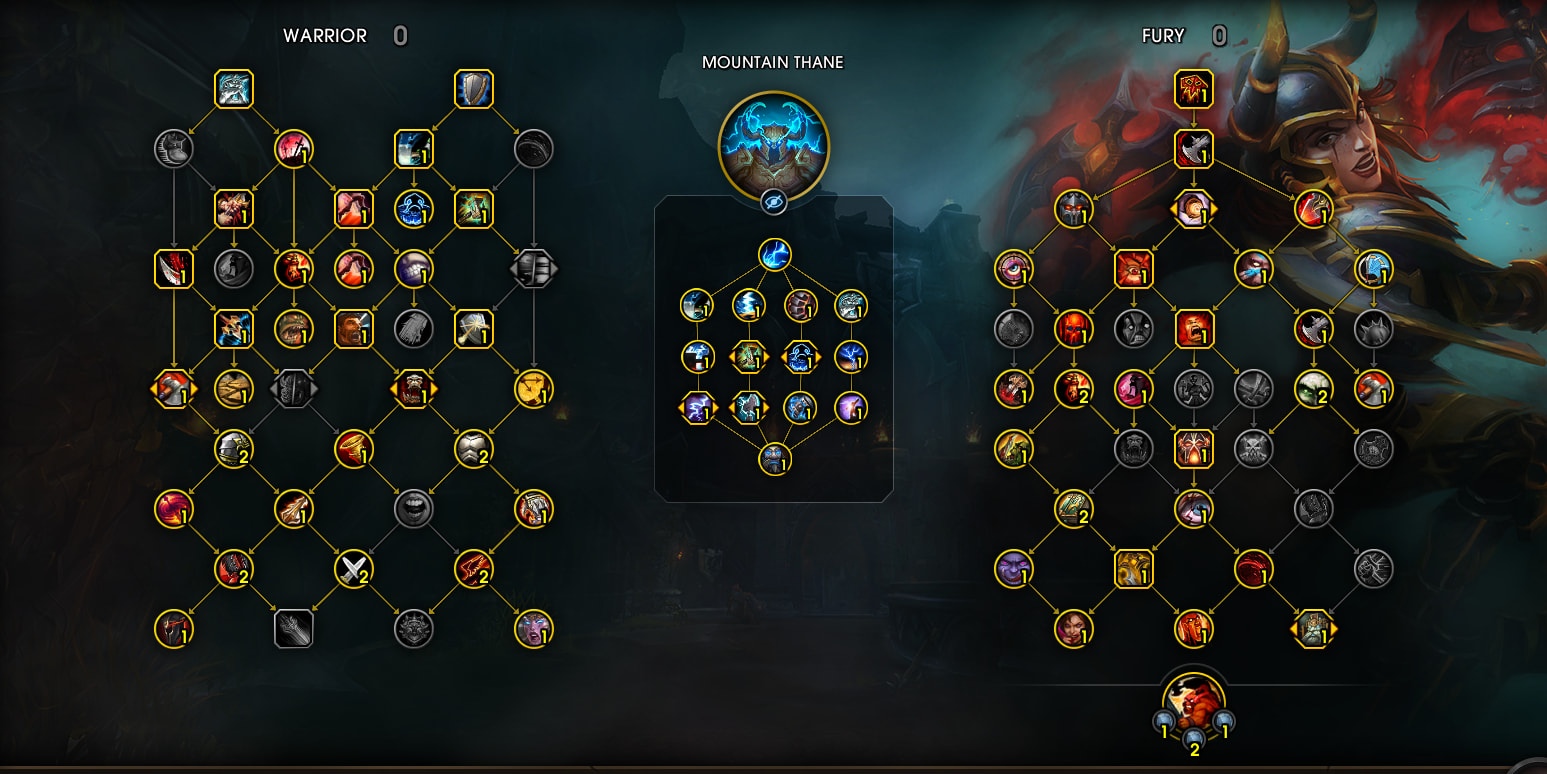Select the shield talent topping the Warrior tree
This screenshot has height=774, width=1547.
[x=473, y=89]
